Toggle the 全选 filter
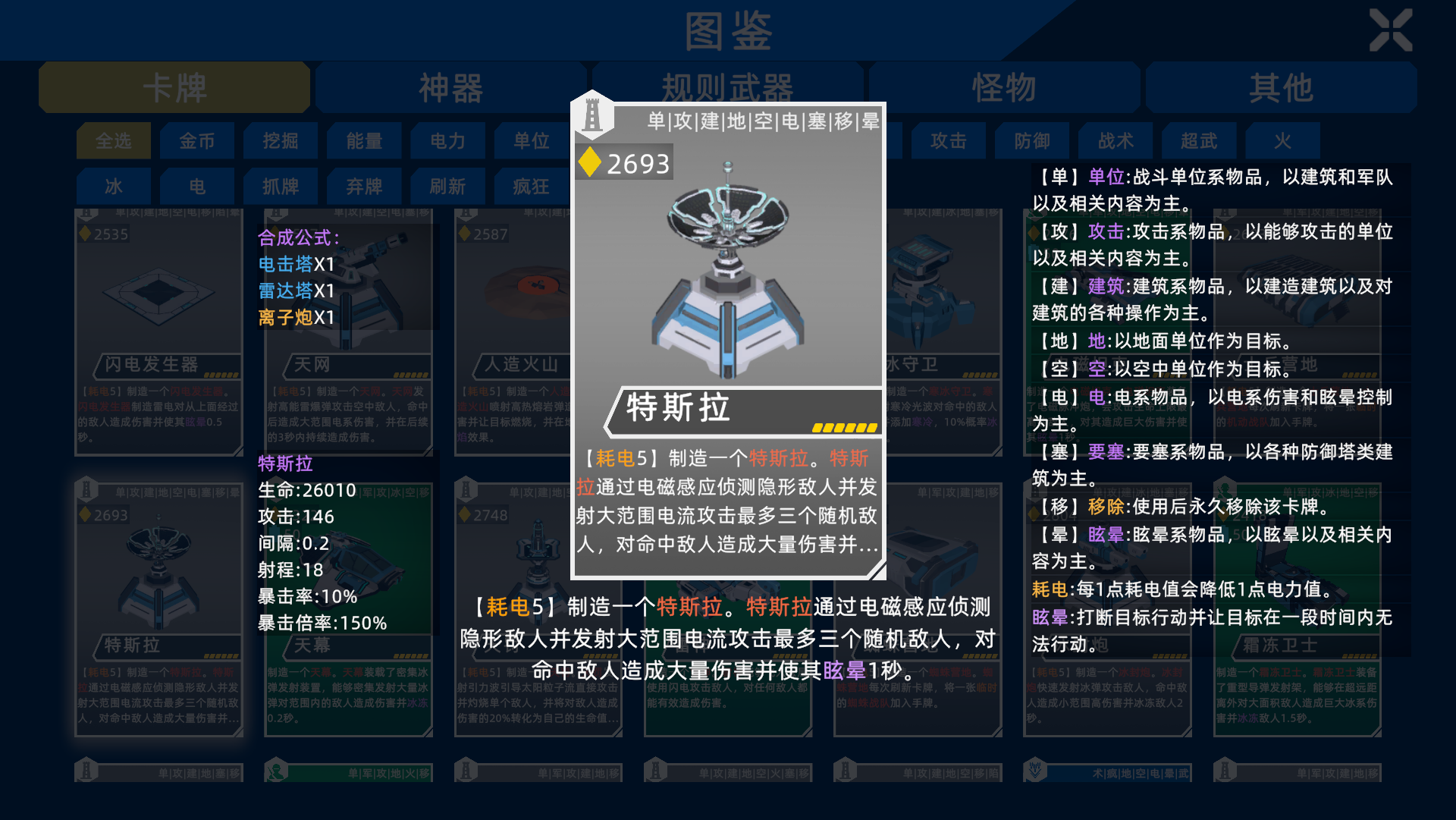This screenshot has height=820, width=1456. coord(113,140)
